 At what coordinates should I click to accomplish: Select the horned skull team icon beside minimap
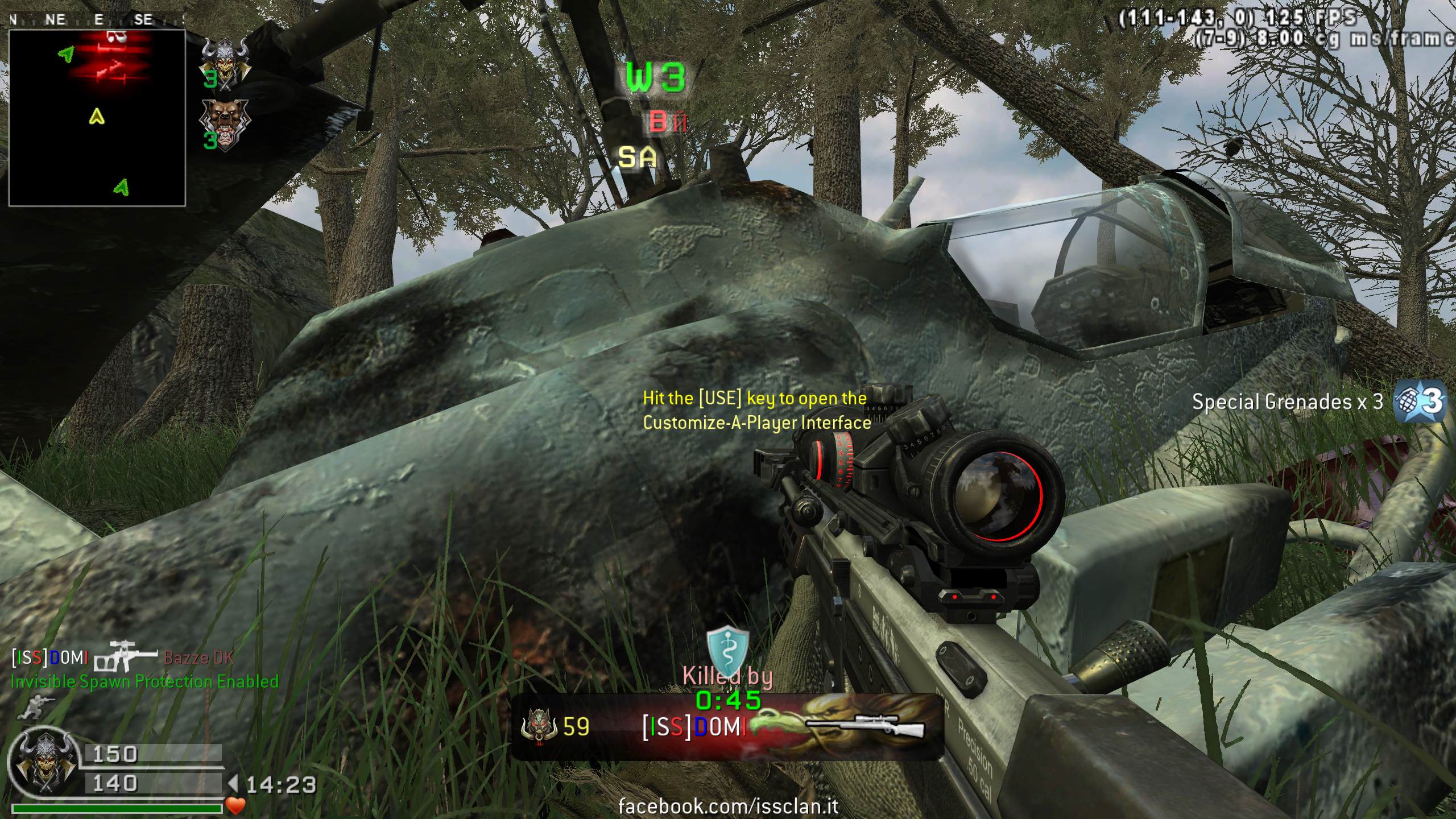point(225,61)
